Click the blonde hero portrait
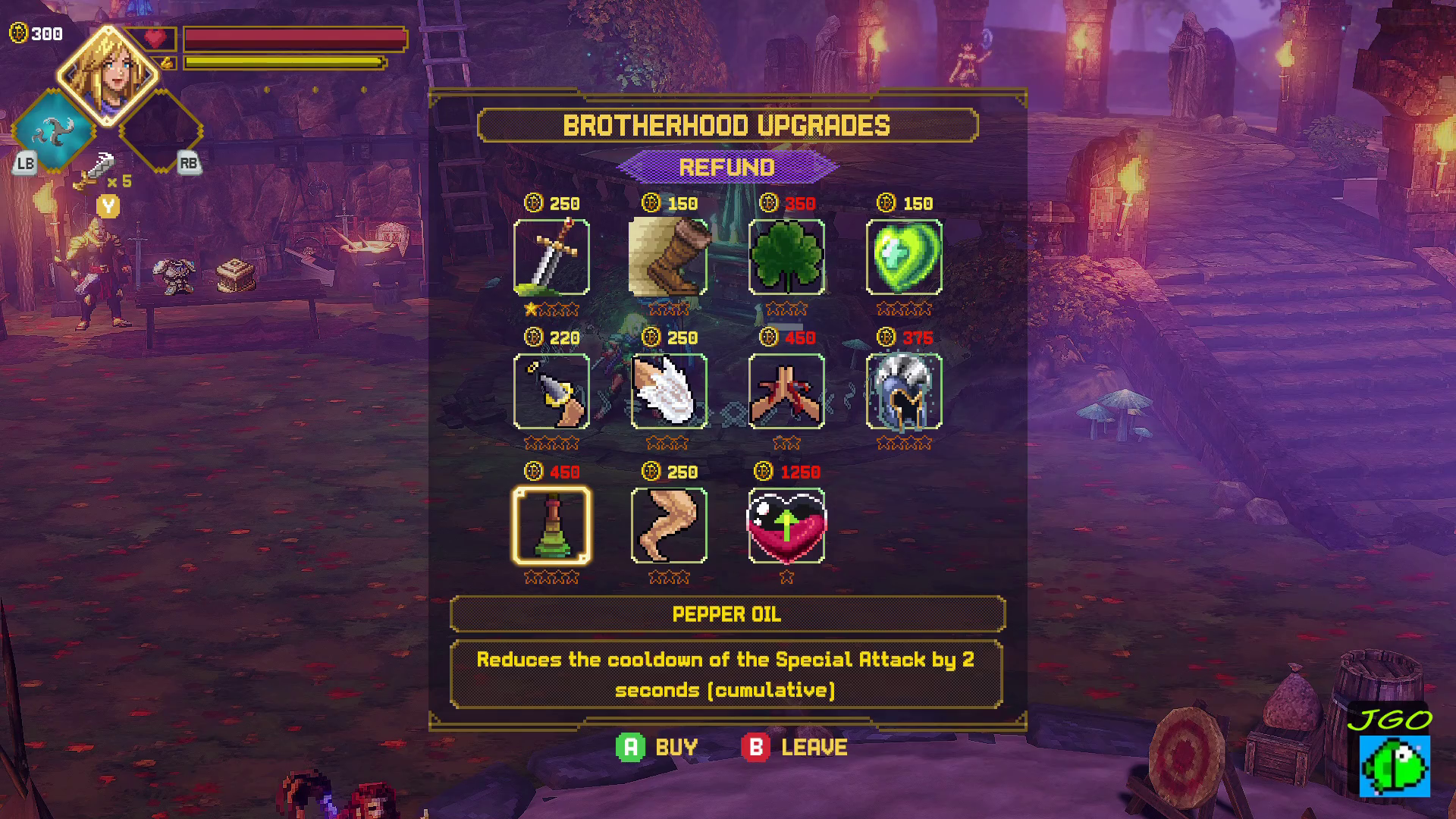1456x819 pixels. pyautogui.click(x=108, y=74)
